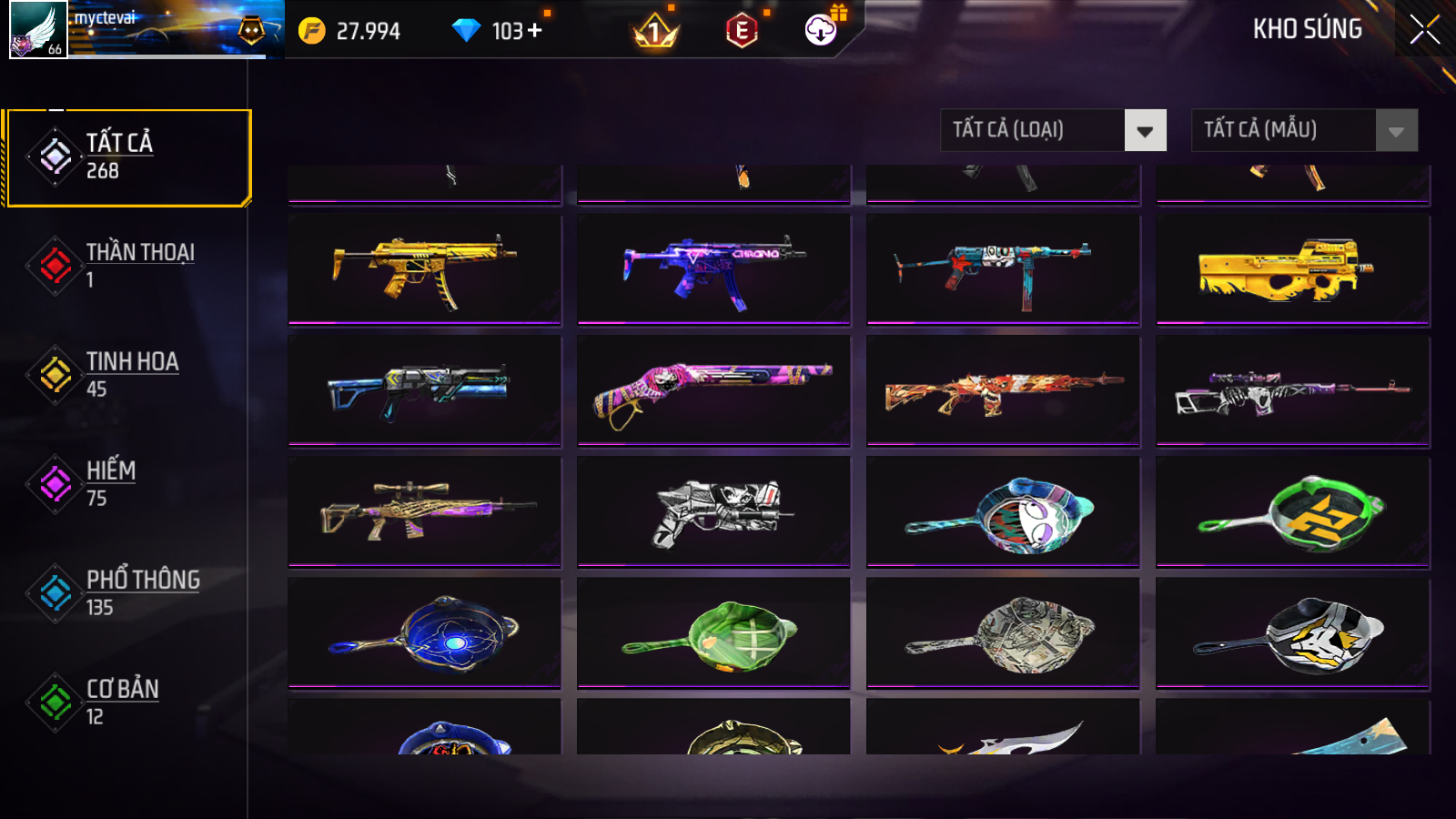
Task: Select the green leaf pan skin
Action: [713, 633]
